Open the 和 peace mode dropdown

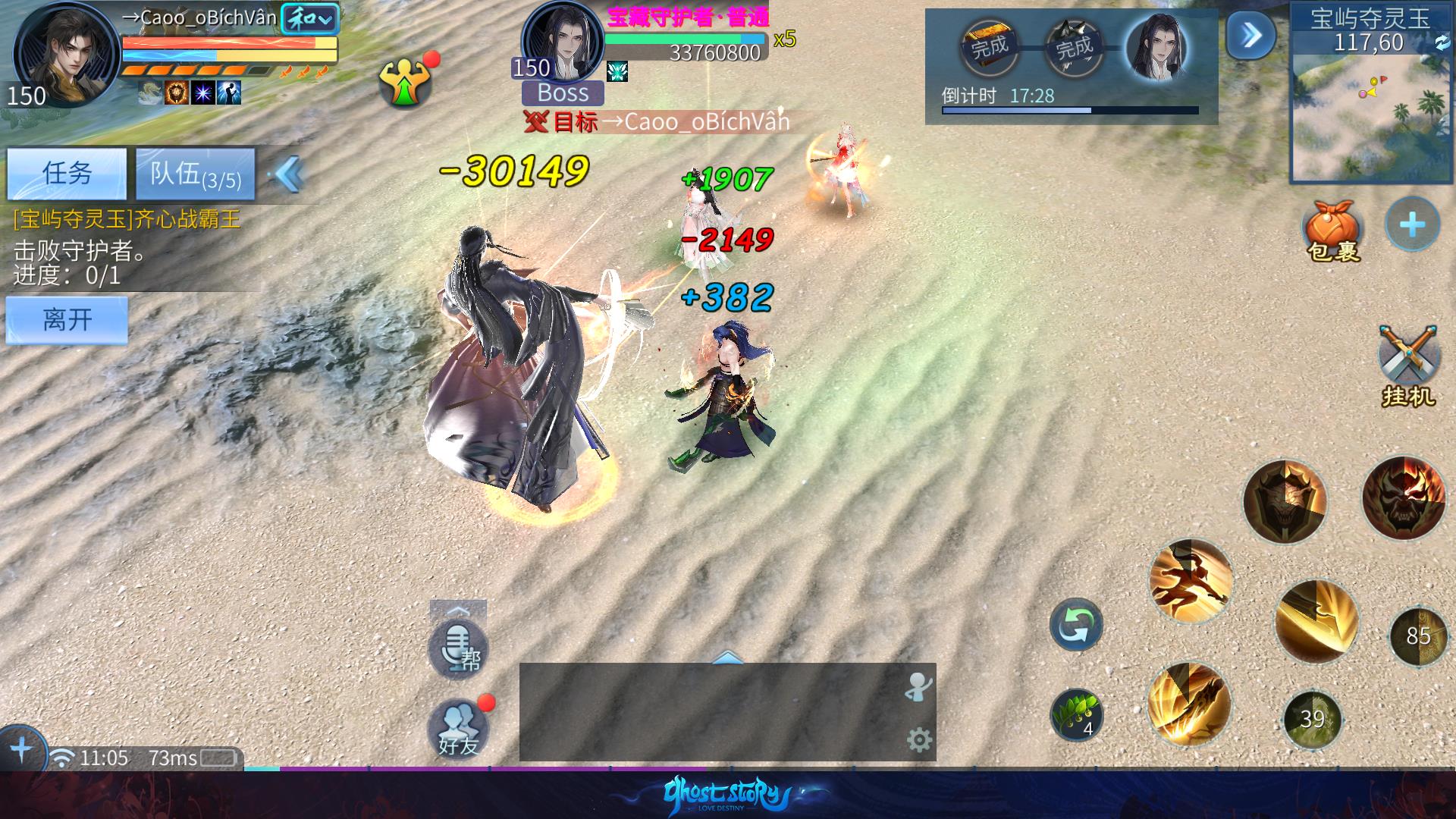click(309, 19)
